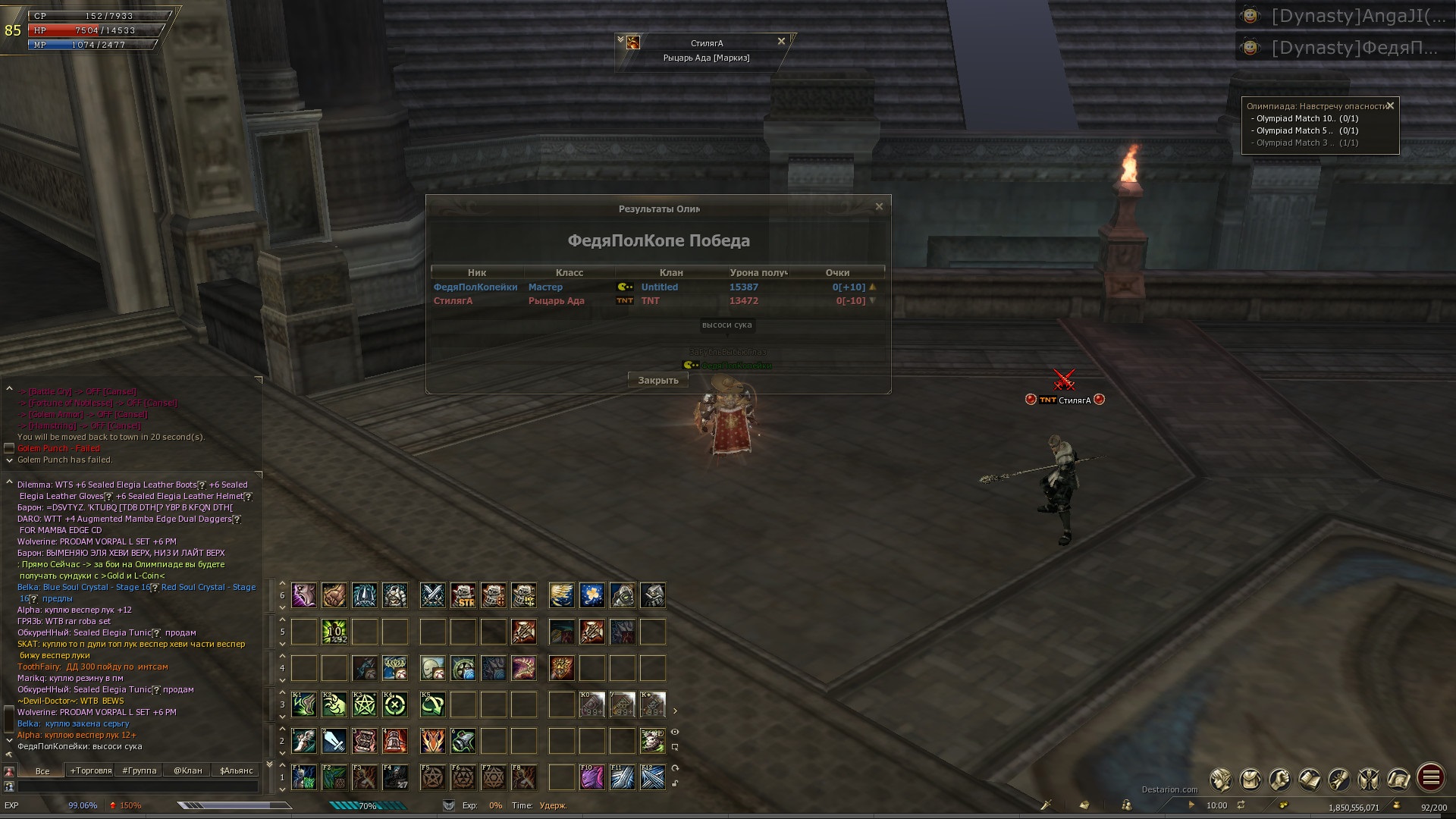Open the character status menu icon
Screen dimensions: 1456x819
click(1220, 779)
